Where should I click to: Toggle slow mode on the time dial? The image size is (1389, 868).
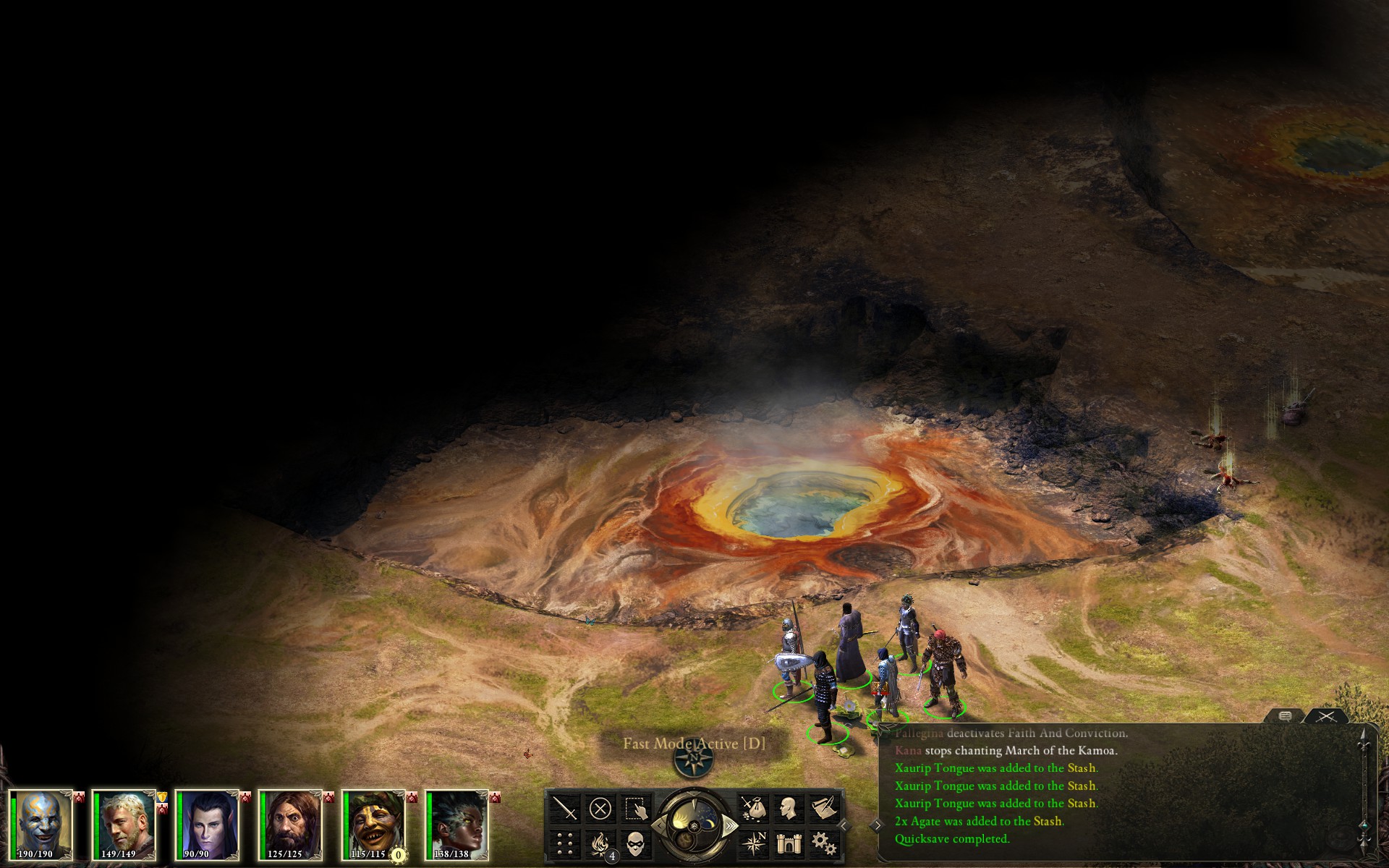[660, 825]
